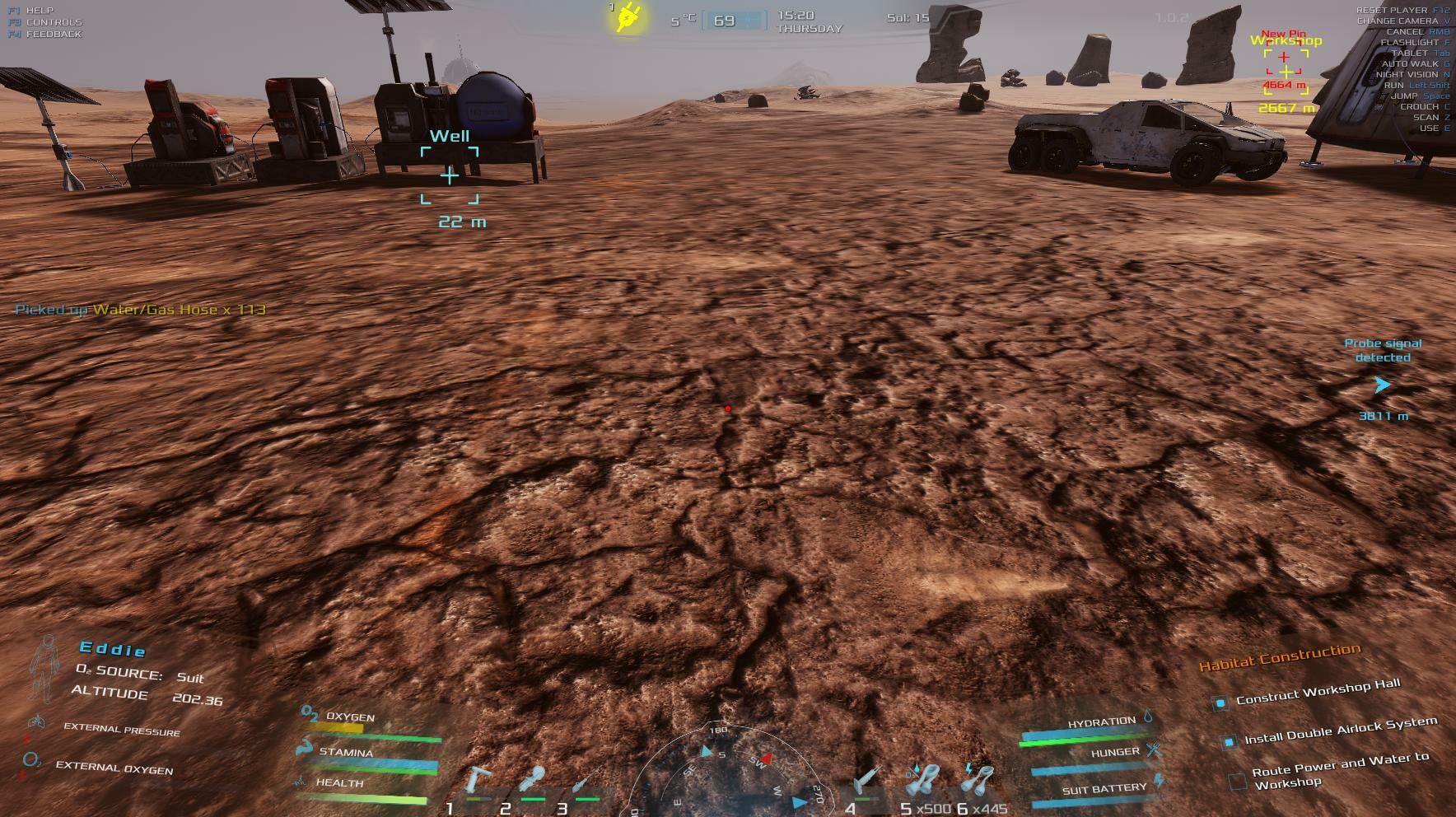Click the Probe signal detected arrow
Image resolution: width=1456 pixels, height=817 pixels.
[x=1382, y=385]
